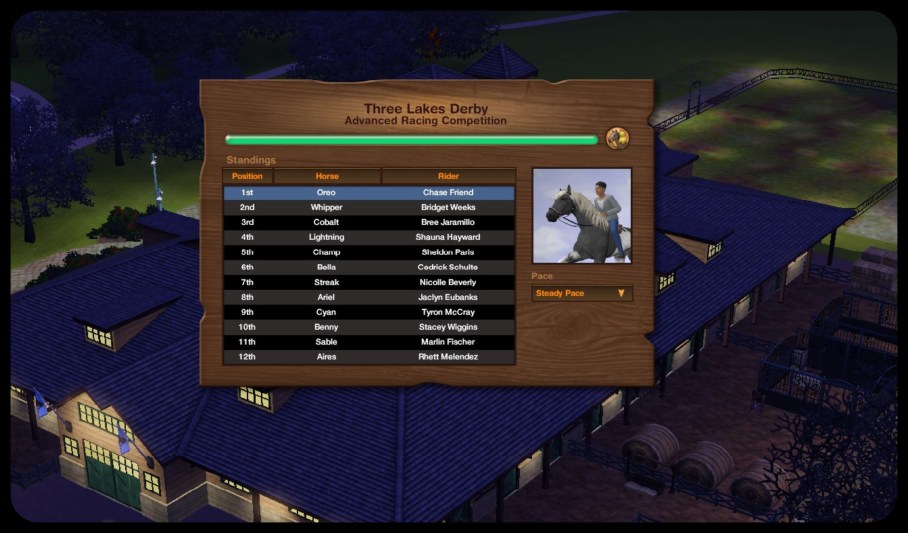Pick the Champ row ridden by Sheldon Paris
The width and height of the screenshot is (908, 533).
click(369, 252)
